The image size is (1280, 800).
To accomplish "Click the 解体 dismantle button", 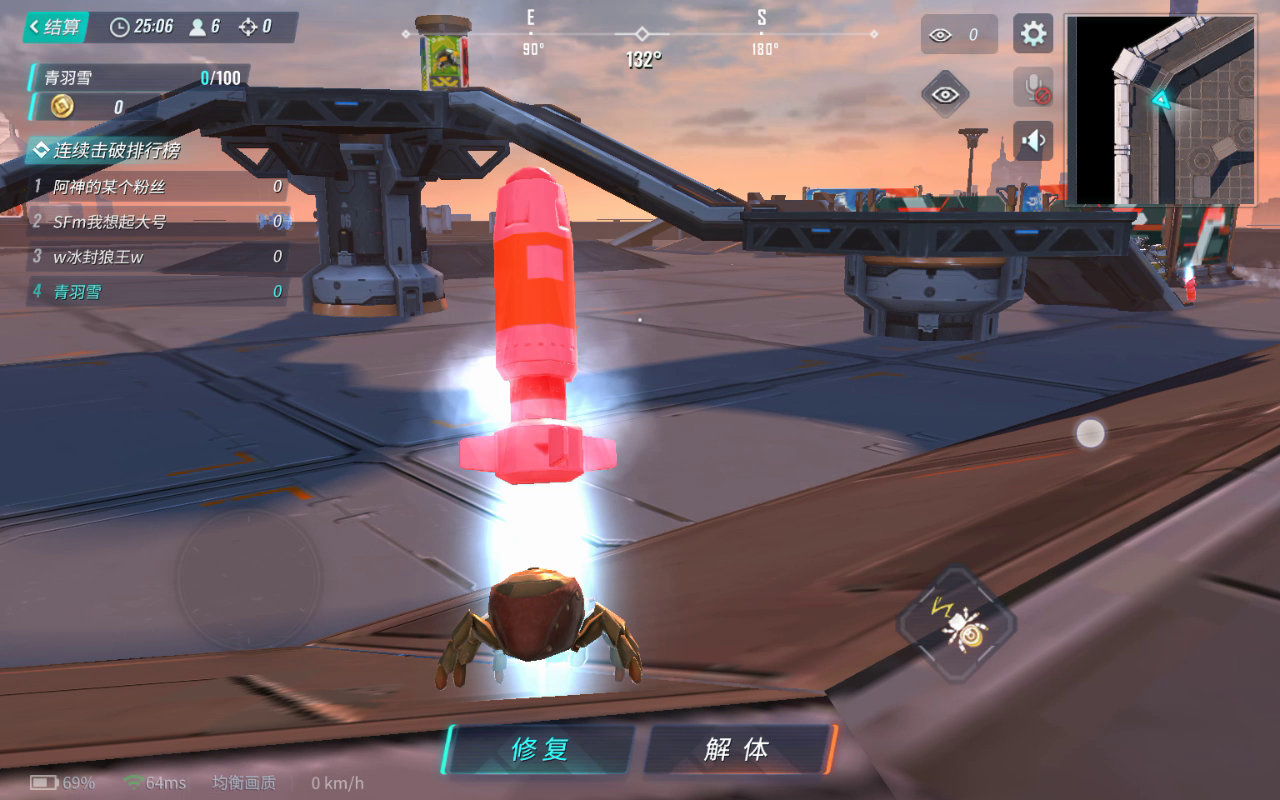I will (x=737, y=750).
